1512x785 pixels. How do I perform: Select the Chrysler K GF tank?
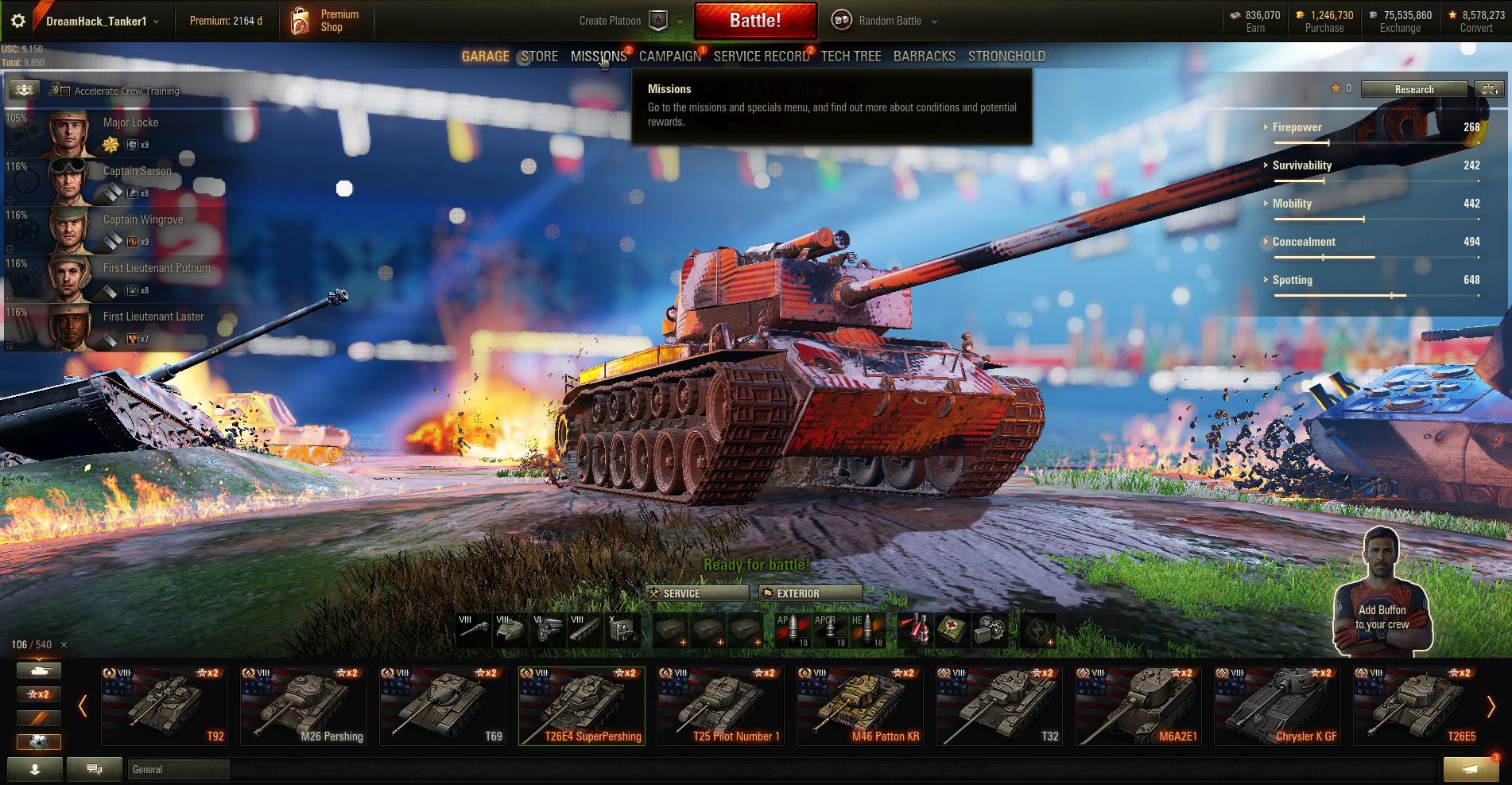pyautogui.click(x=1277, y=705)
